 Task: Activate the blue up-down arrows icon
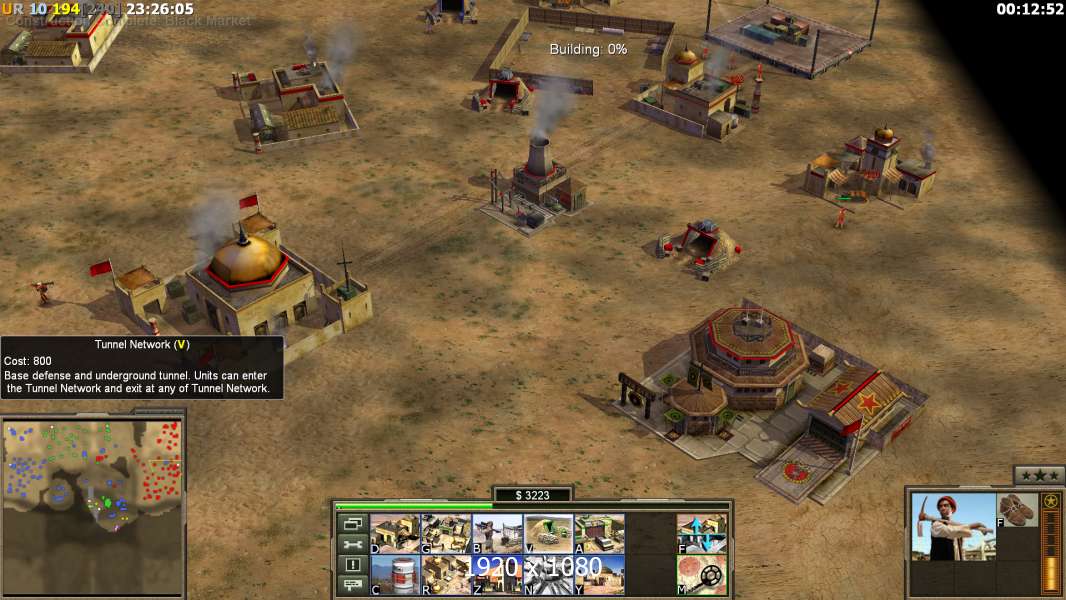click(701, 534)
